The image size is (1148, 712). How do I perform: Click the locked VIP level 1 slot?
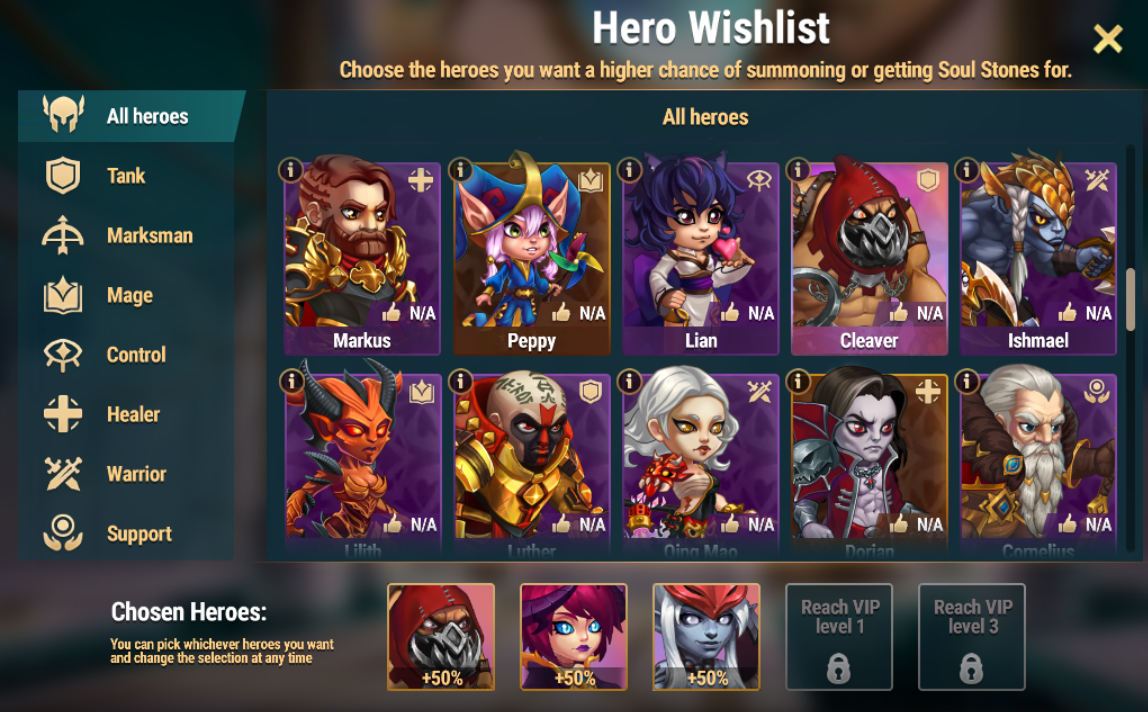click(x=839, y=636)
